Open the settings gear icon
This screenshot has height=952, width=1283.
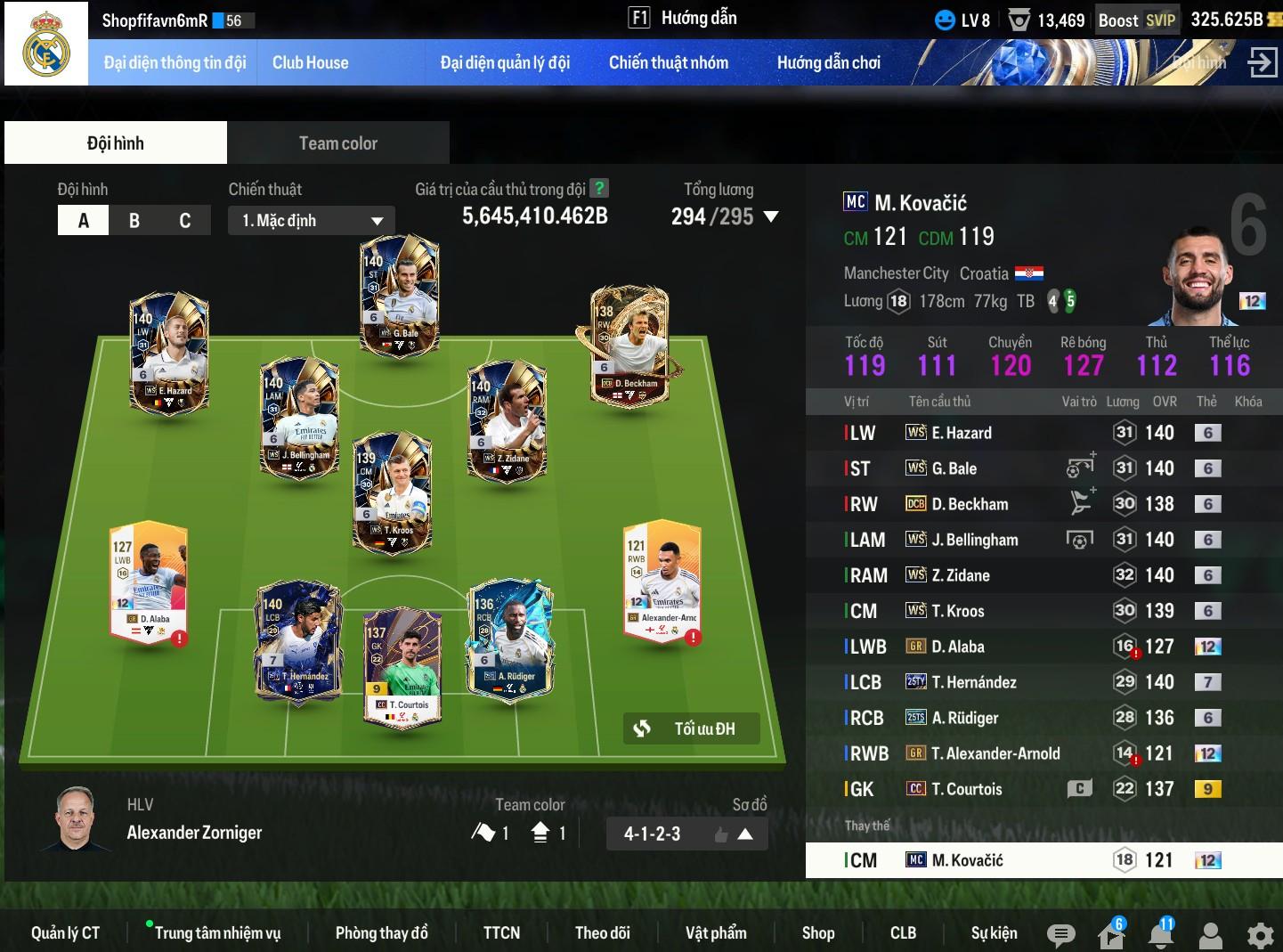coord(1260,935)
